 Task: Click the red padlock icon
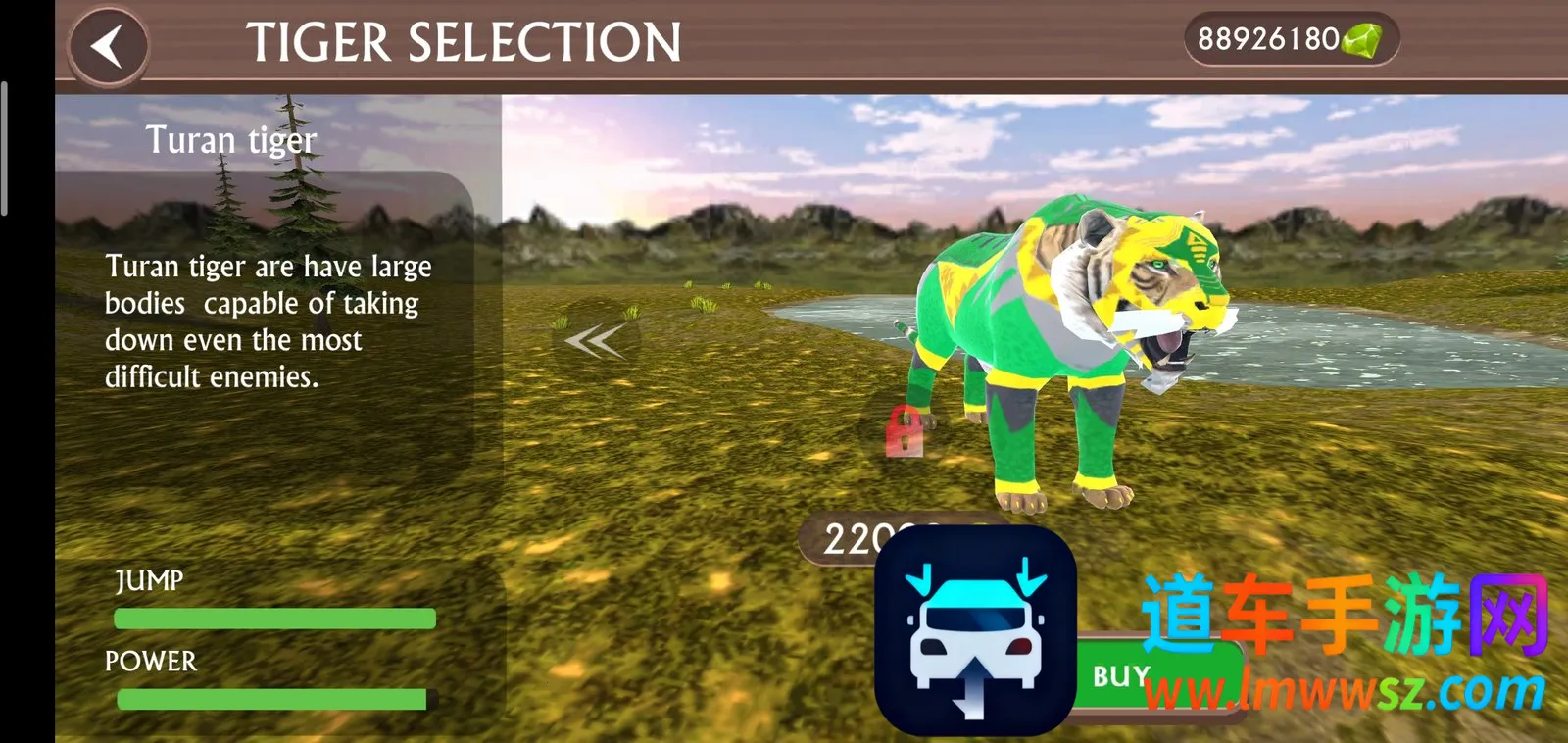905,431
